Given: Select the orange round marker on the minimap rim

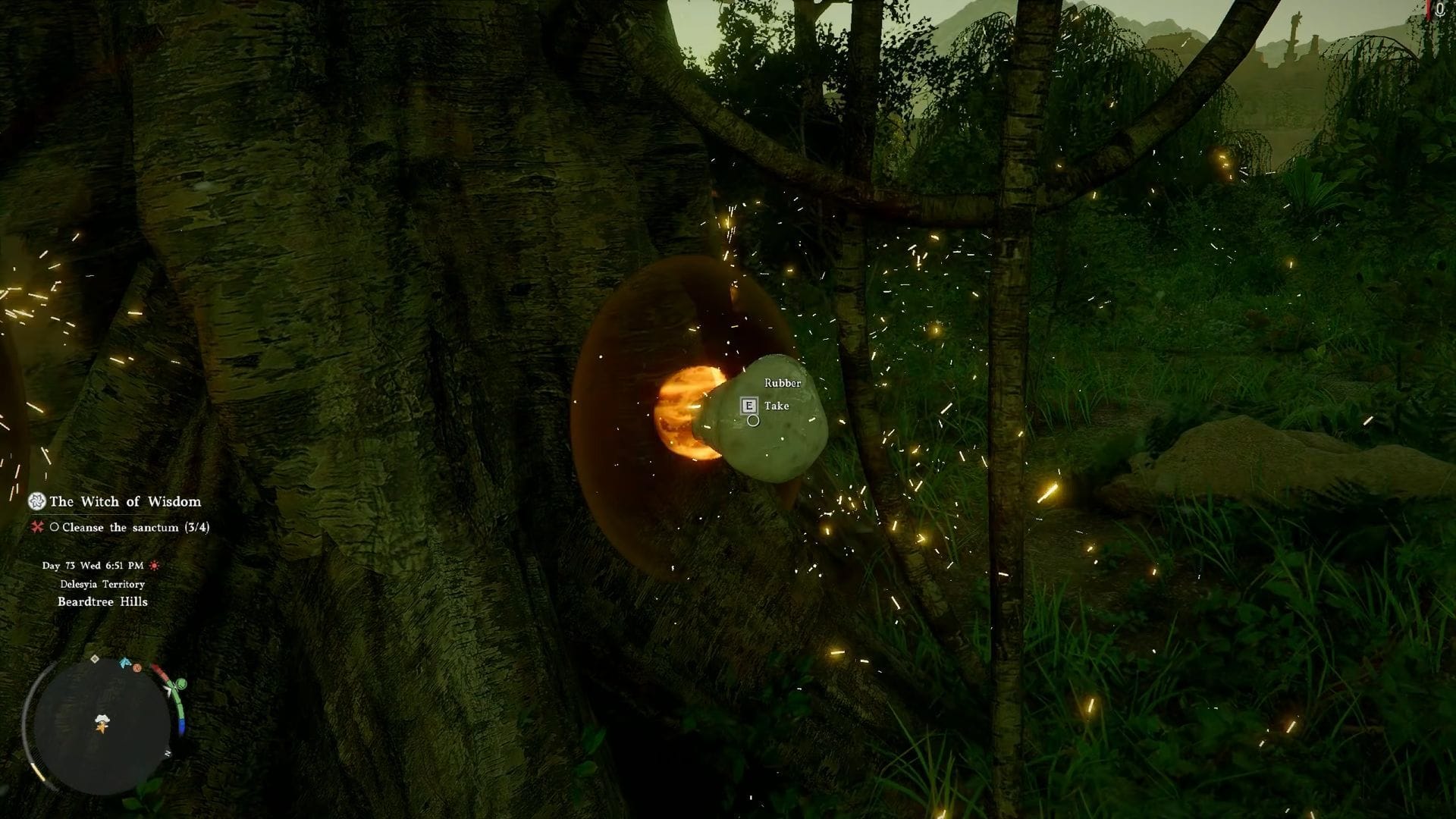Looking at the screenshot, I should pyautogui.click(x=137, y=668).
